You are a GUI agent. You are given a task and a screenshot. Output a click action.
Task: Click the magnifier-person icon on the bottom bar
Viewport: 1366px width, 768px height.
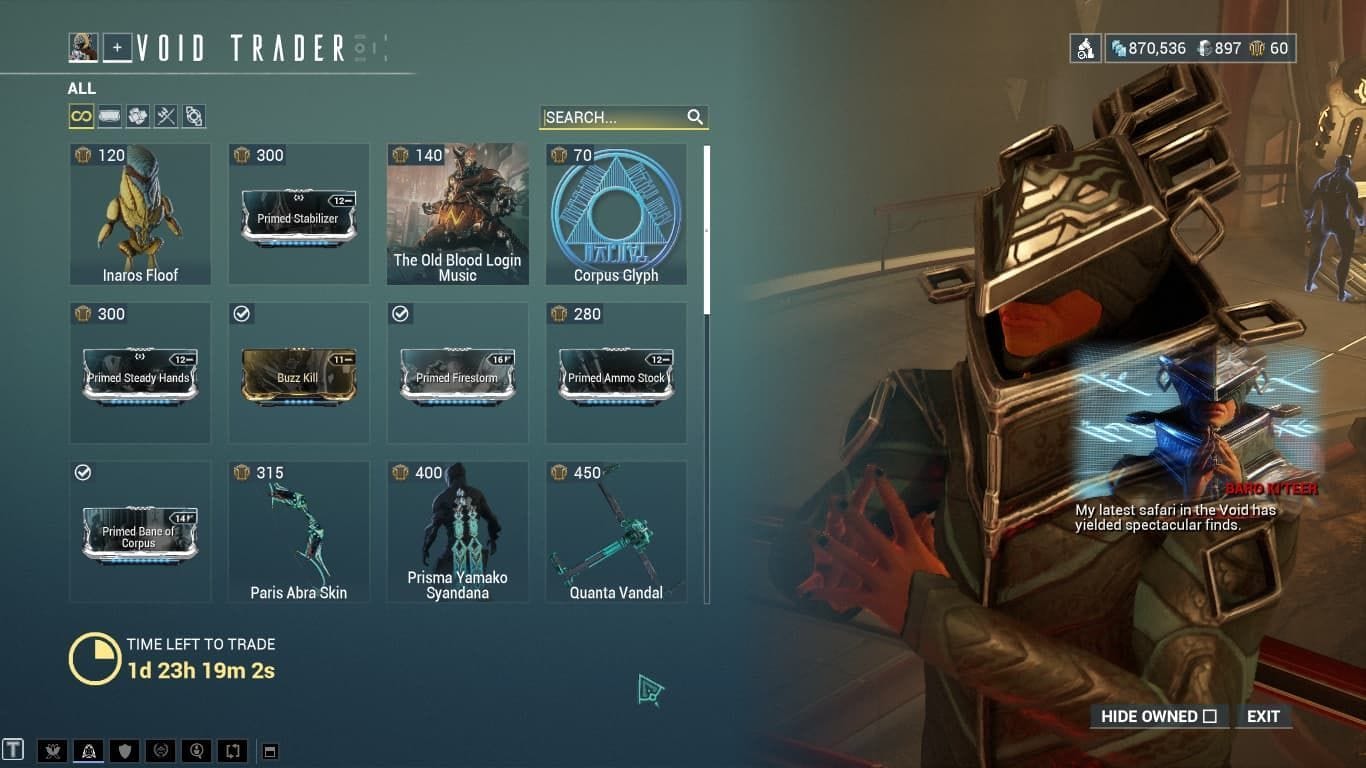click(197, 750)
